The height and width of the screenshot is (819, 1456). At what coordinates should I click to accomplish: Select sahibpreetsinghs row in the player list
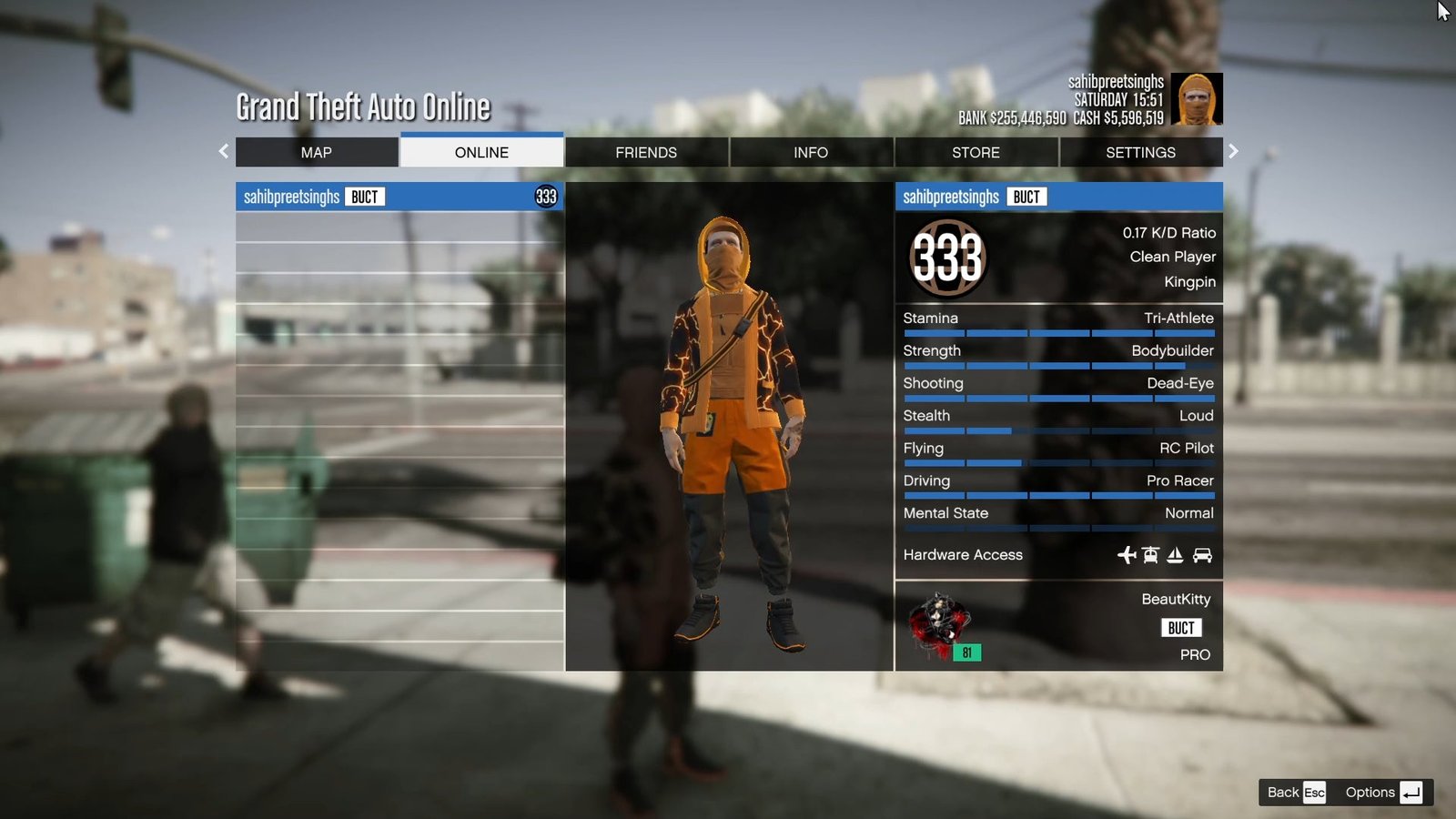point(399,197)
